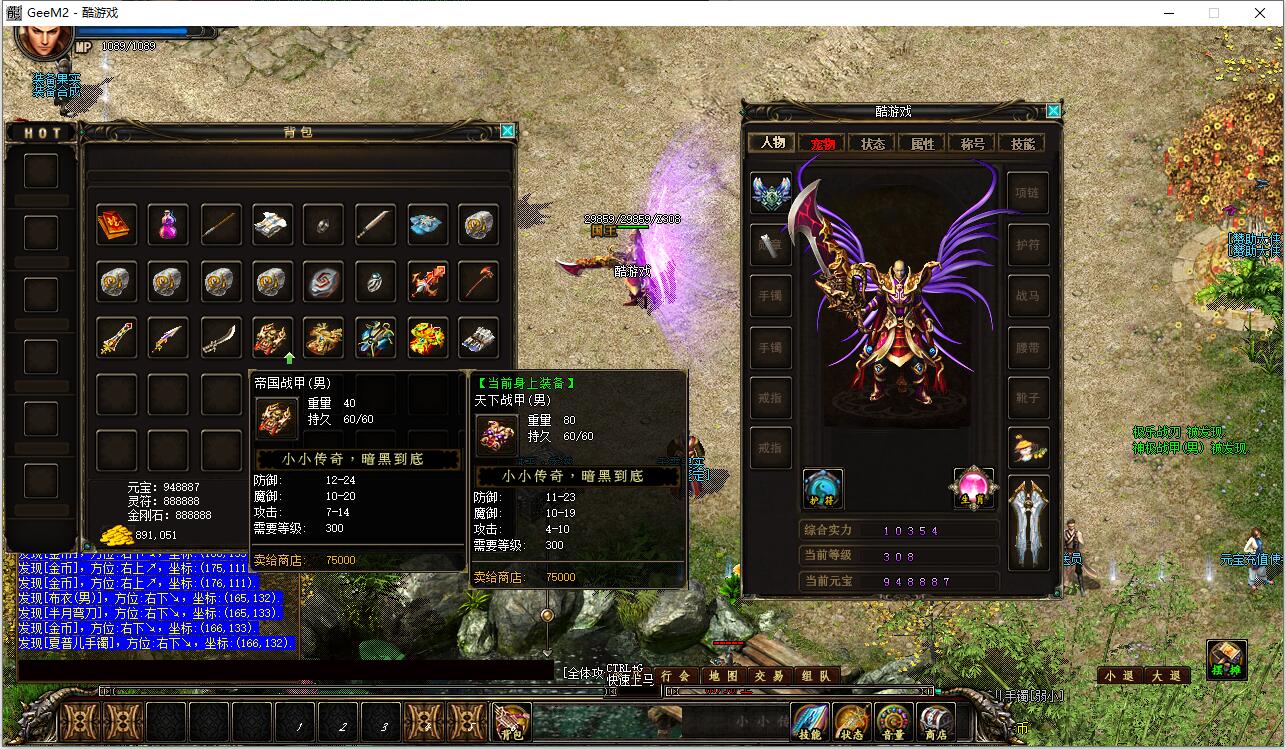Image resolution: width=1286 pixels, height=749 pixels.
Task: Click the 交易 trade button
Action: click(x=769, y=676)
